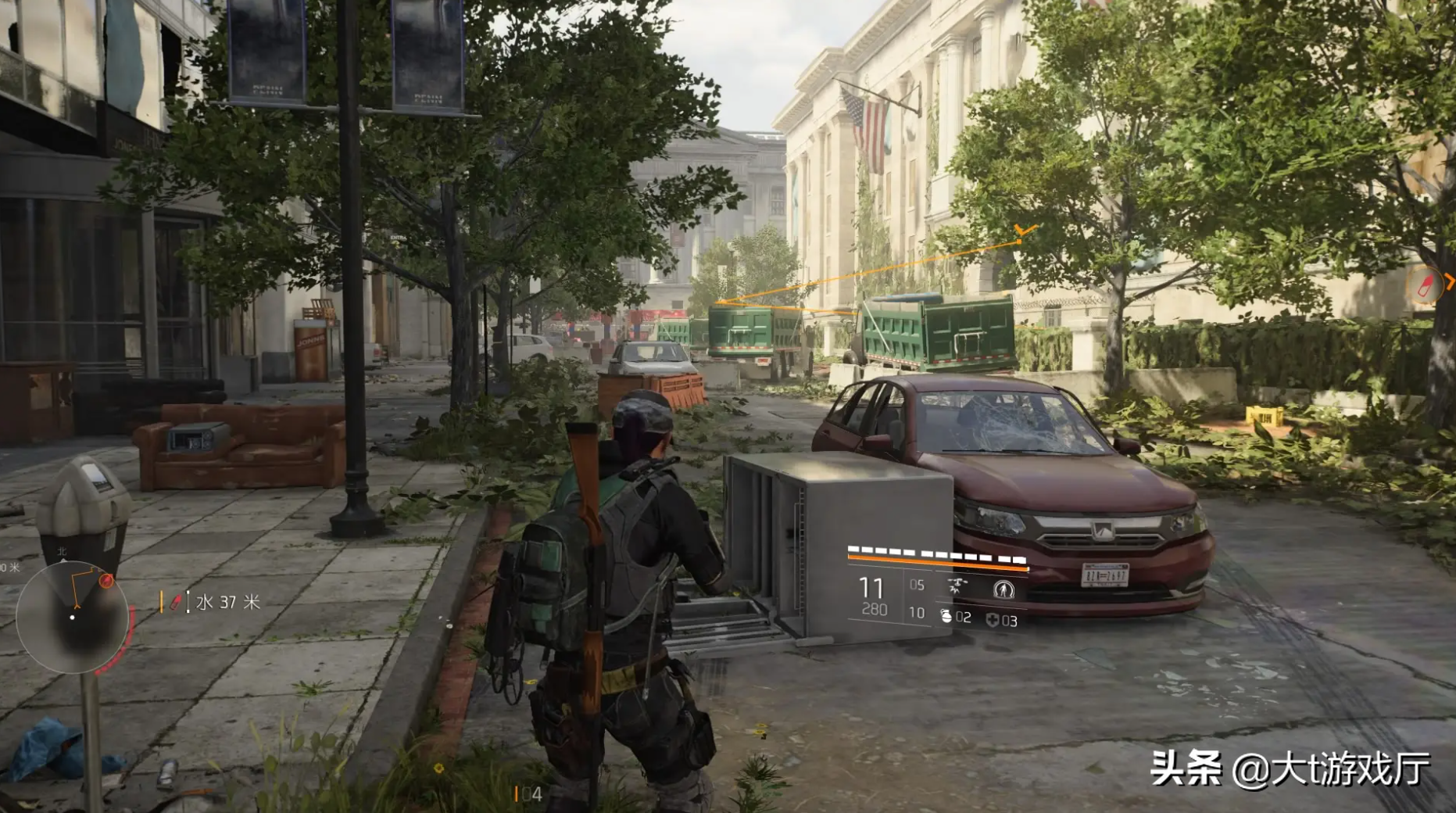Activate the drone skill icon
Viewport: 1456px width, 813px height.
pos(954,586)
